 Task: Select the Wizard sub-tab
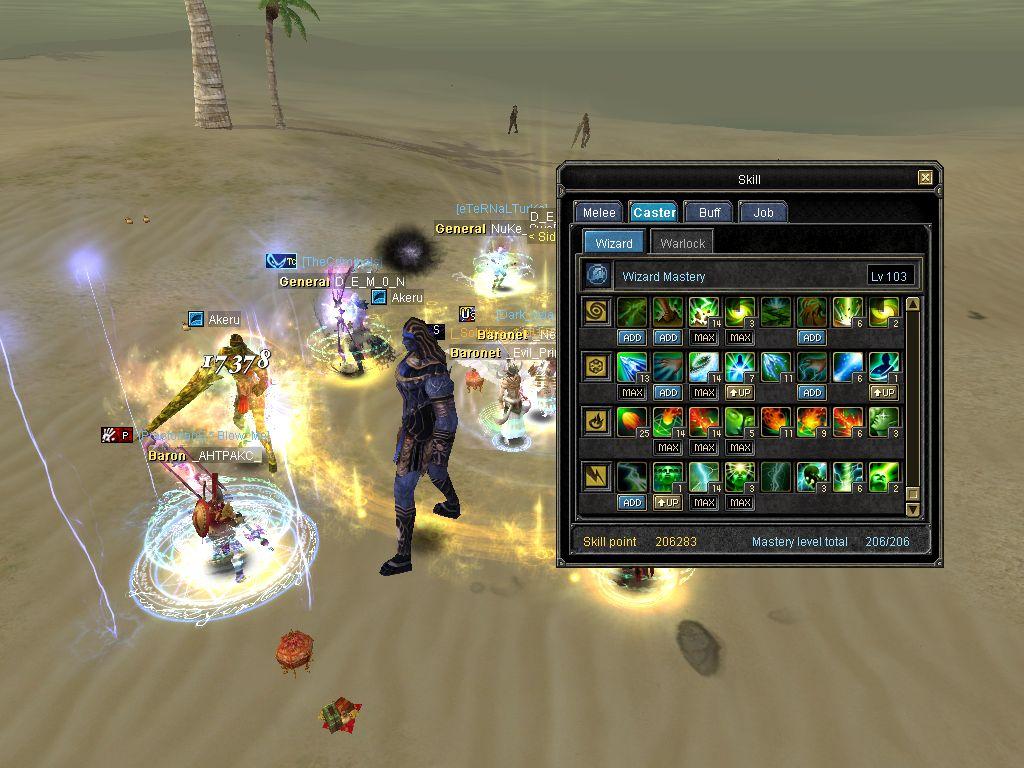(613, 243)
